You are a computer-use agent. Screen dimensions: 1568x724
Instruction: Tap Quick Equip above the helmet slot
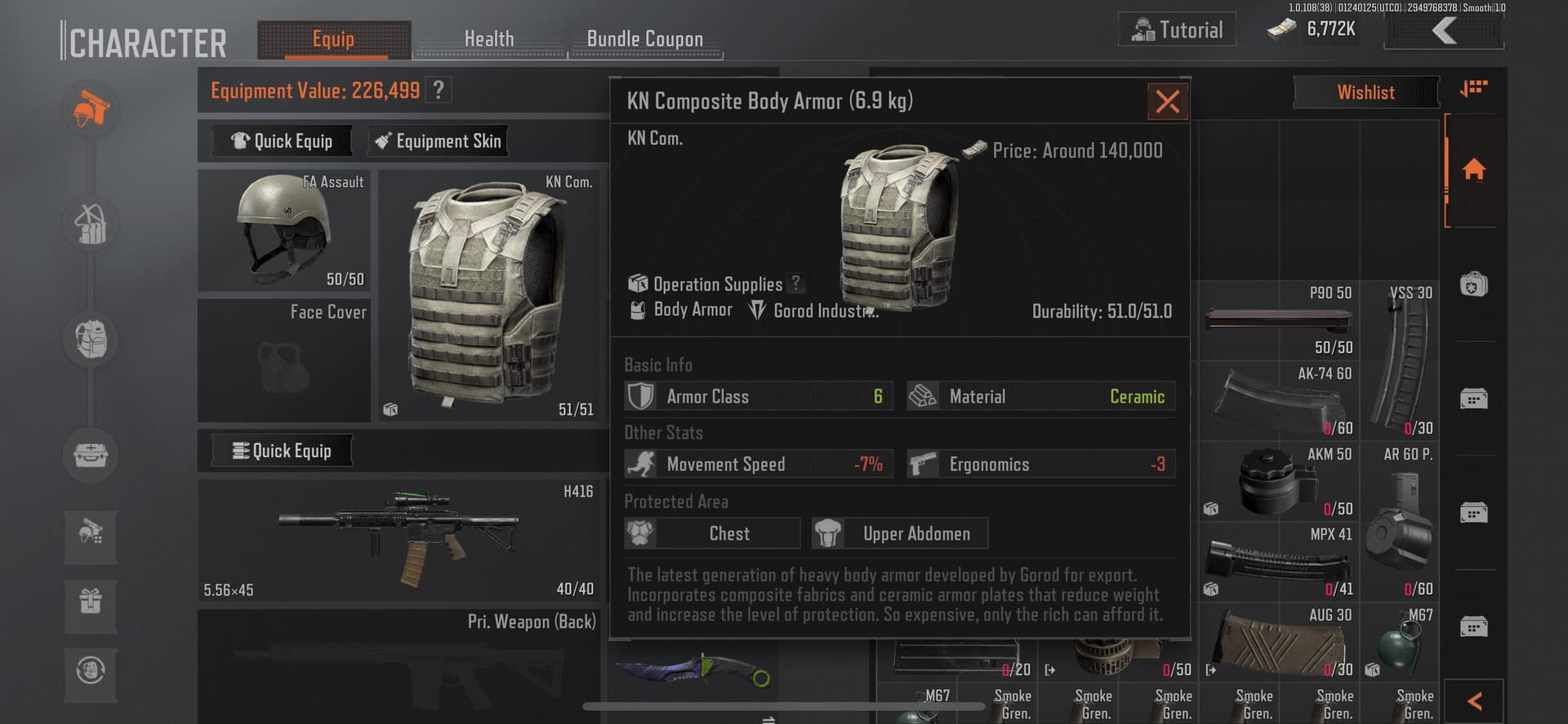(x=282, y=141)
